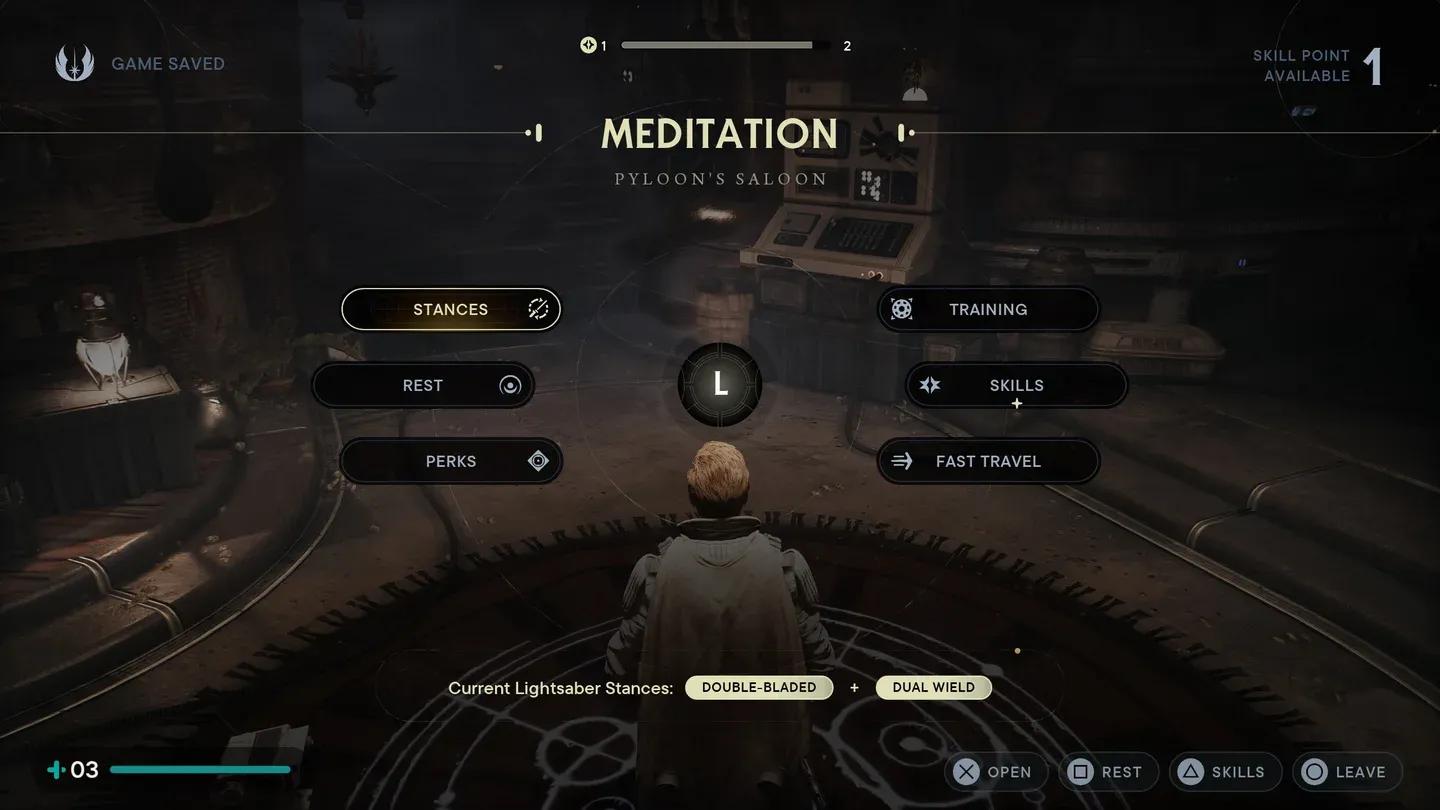Click the stim canister icon bottom left
The width and height of the screenshot is (1440, 810).
(53, 770)
